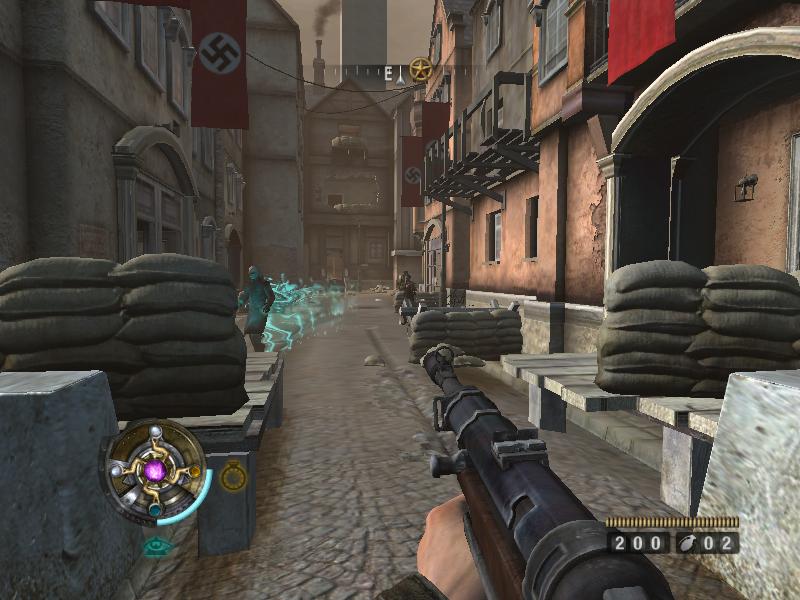Click the compass strip's E heading

(x=389, y=73)
